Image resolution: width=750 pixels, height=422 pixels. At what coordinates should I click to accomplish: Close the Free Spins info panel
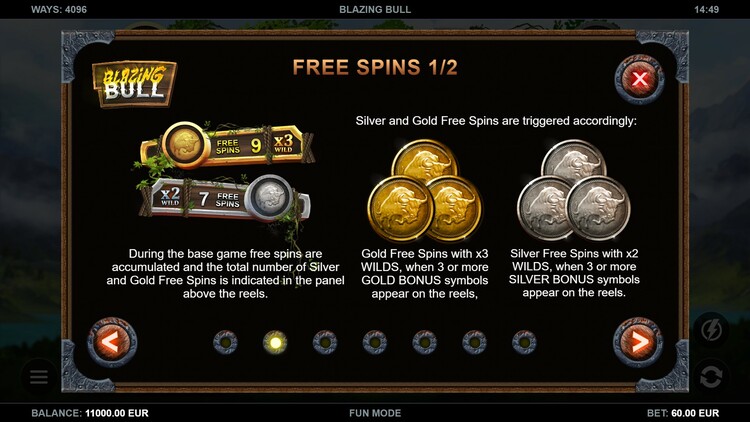[x=639, y=79]
